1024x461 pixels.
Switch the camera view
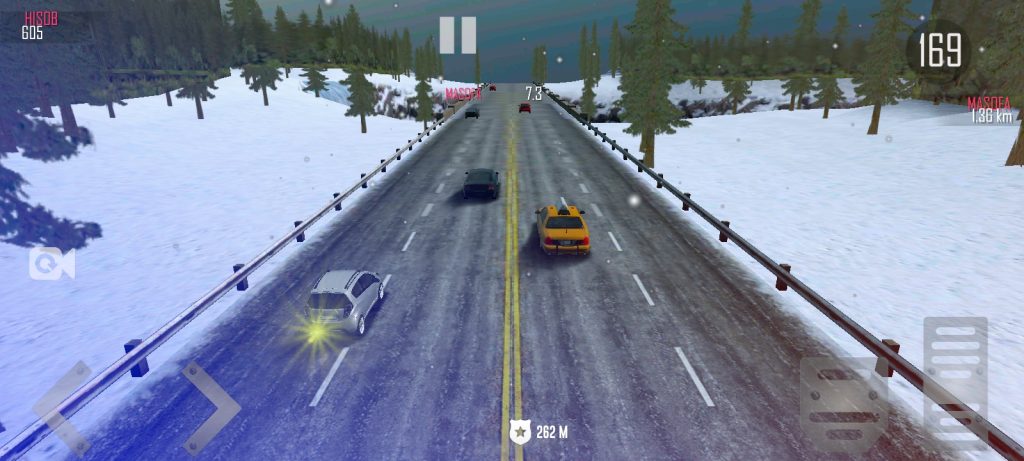pyautogui.click(x=50, y=263)
